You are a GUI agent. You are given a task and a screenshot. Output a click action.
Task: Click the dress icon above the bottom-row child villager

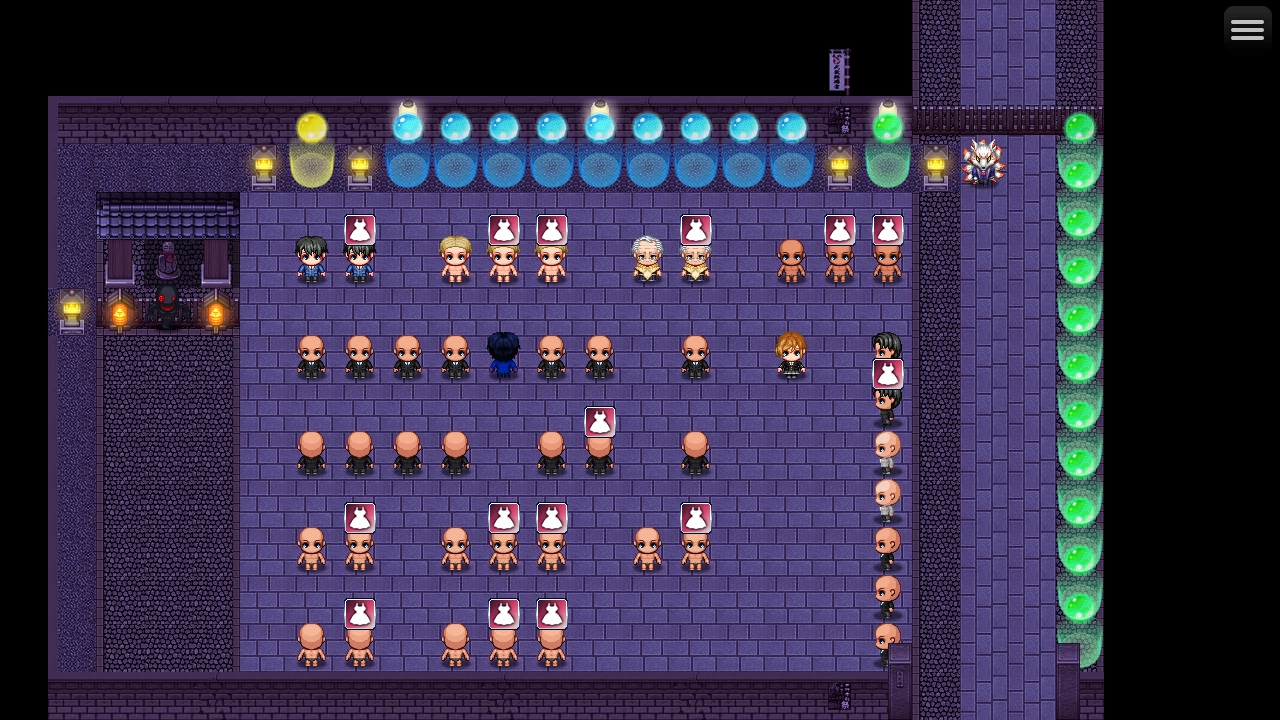[360, 613]
